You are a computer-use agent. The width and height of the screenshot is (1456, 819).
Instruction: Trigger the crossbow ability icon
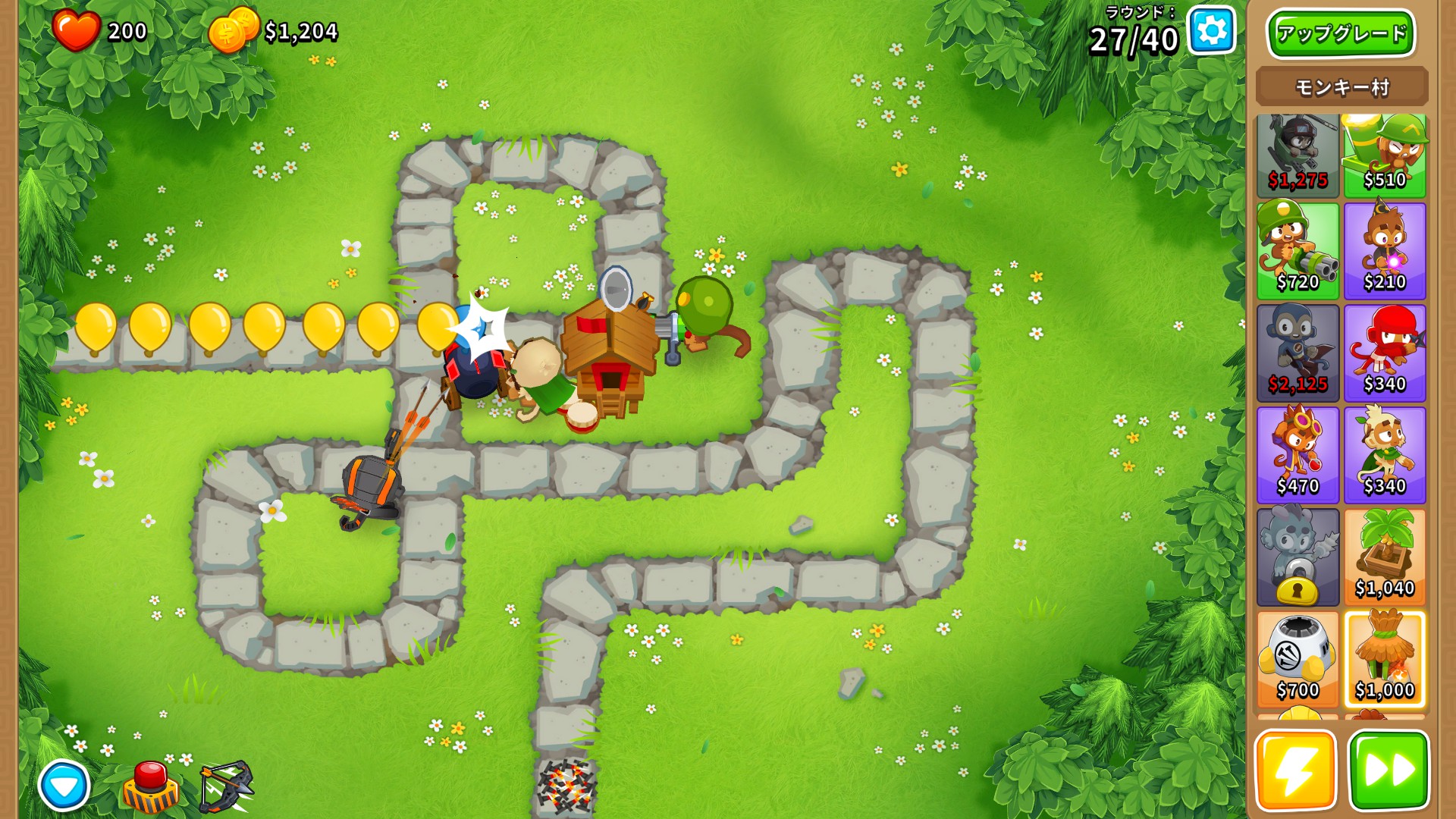(x=226, y=787)
